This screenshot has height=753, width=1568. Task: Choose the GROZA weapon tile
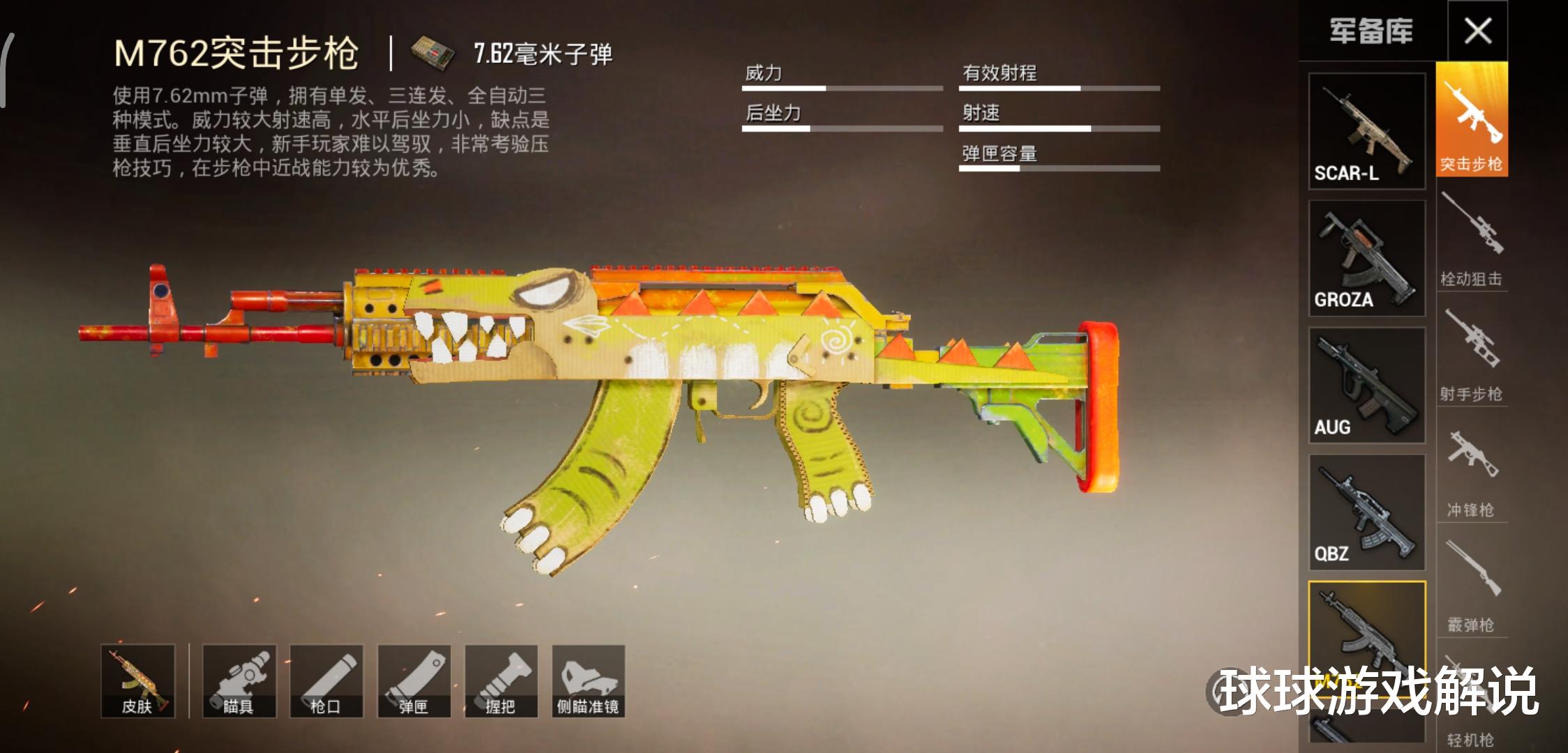(1366, 259)
